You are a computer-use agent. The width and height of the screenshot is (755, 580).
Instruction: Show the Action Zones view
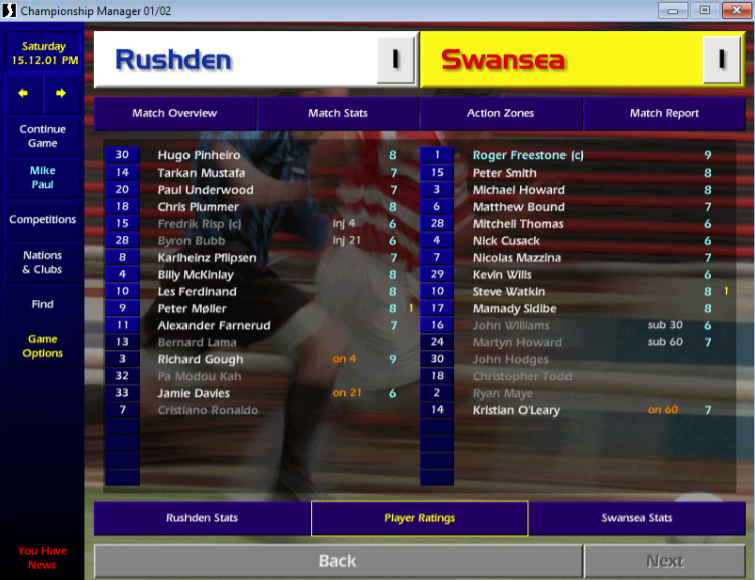coord(500,113)
